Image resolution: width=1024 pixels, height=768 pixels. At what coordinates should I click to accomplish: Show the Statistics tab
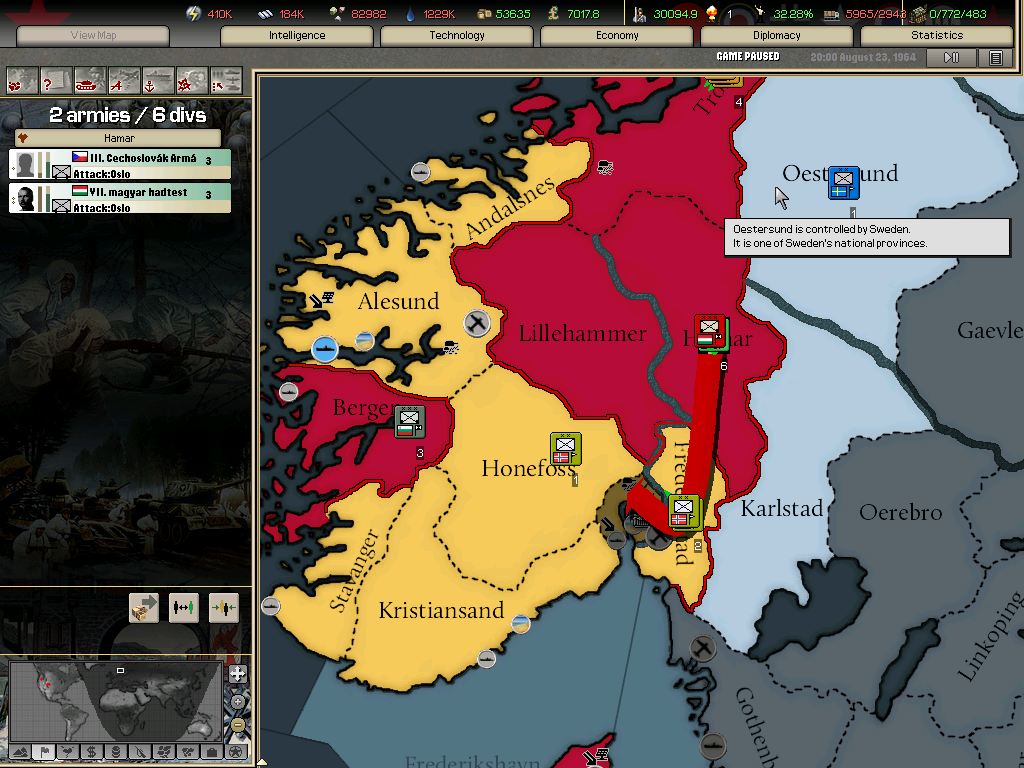pos(937,35)
